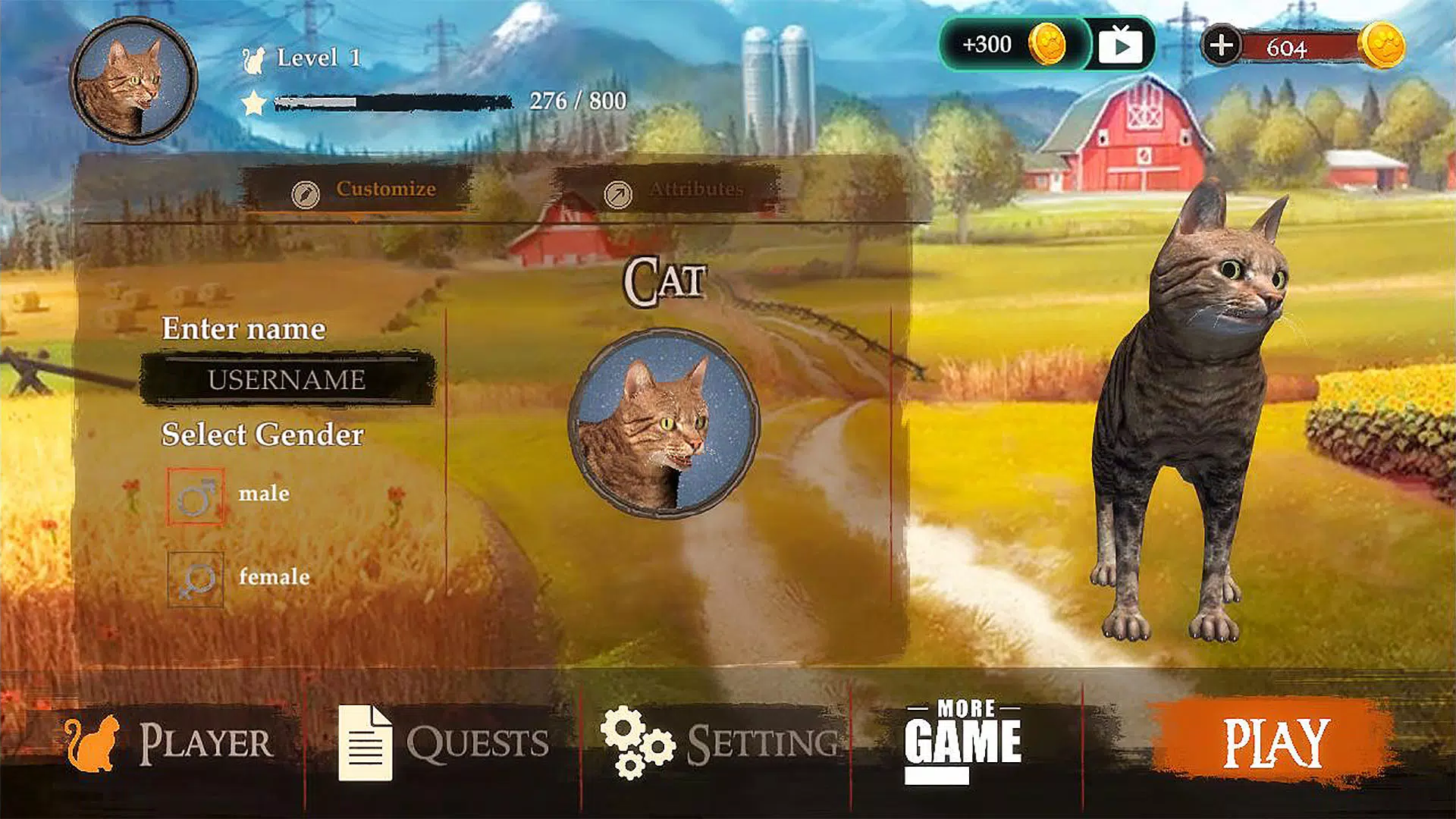Select the female gender option
This screenshot has height=819, width=1456.
click(x=196, y=582)
